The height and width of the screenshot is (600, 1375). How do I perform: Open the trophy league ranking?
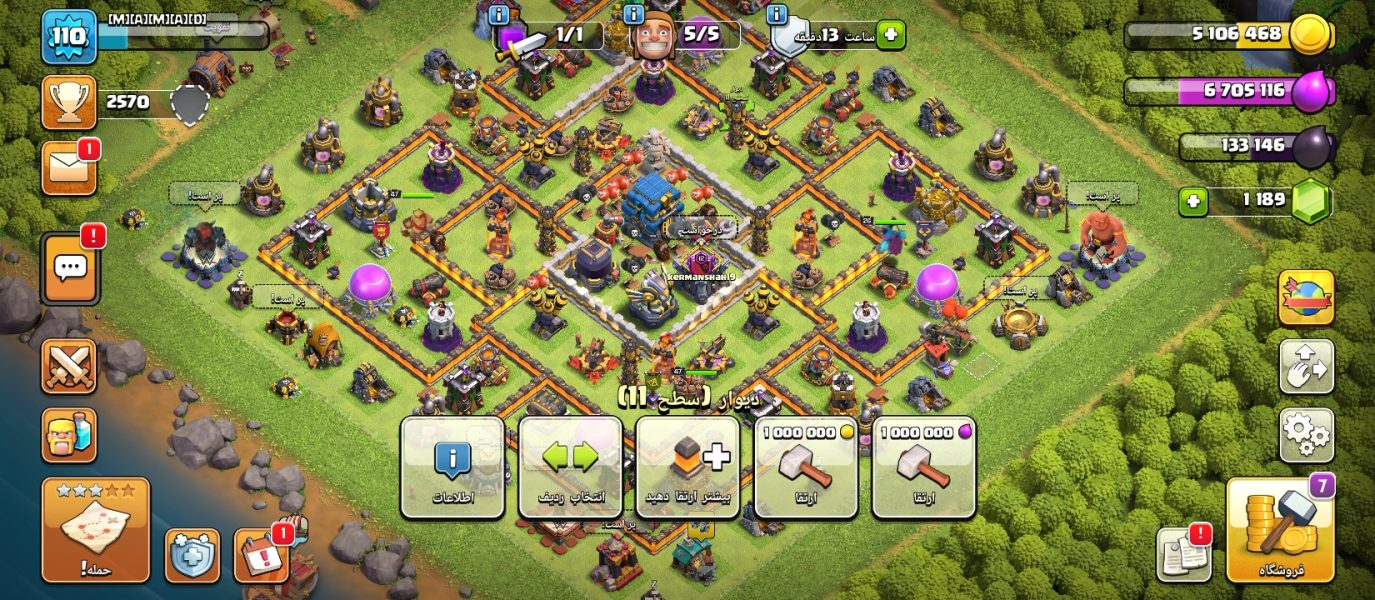[x=69, y=102]
